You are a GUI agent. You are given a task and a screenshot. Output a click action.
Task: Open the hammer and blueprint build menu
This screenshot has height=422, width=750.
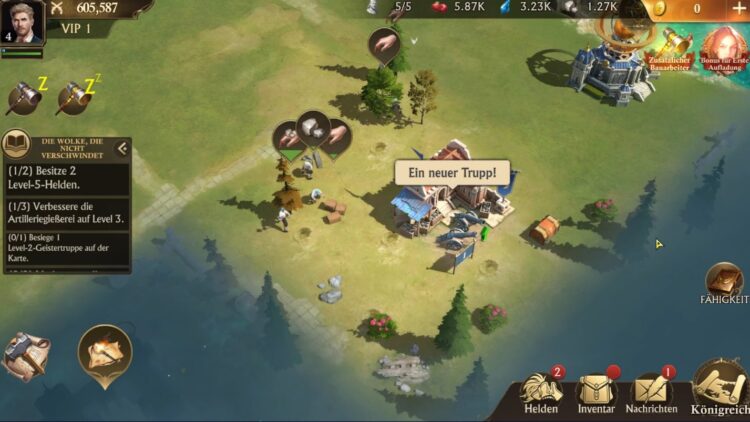24,355
